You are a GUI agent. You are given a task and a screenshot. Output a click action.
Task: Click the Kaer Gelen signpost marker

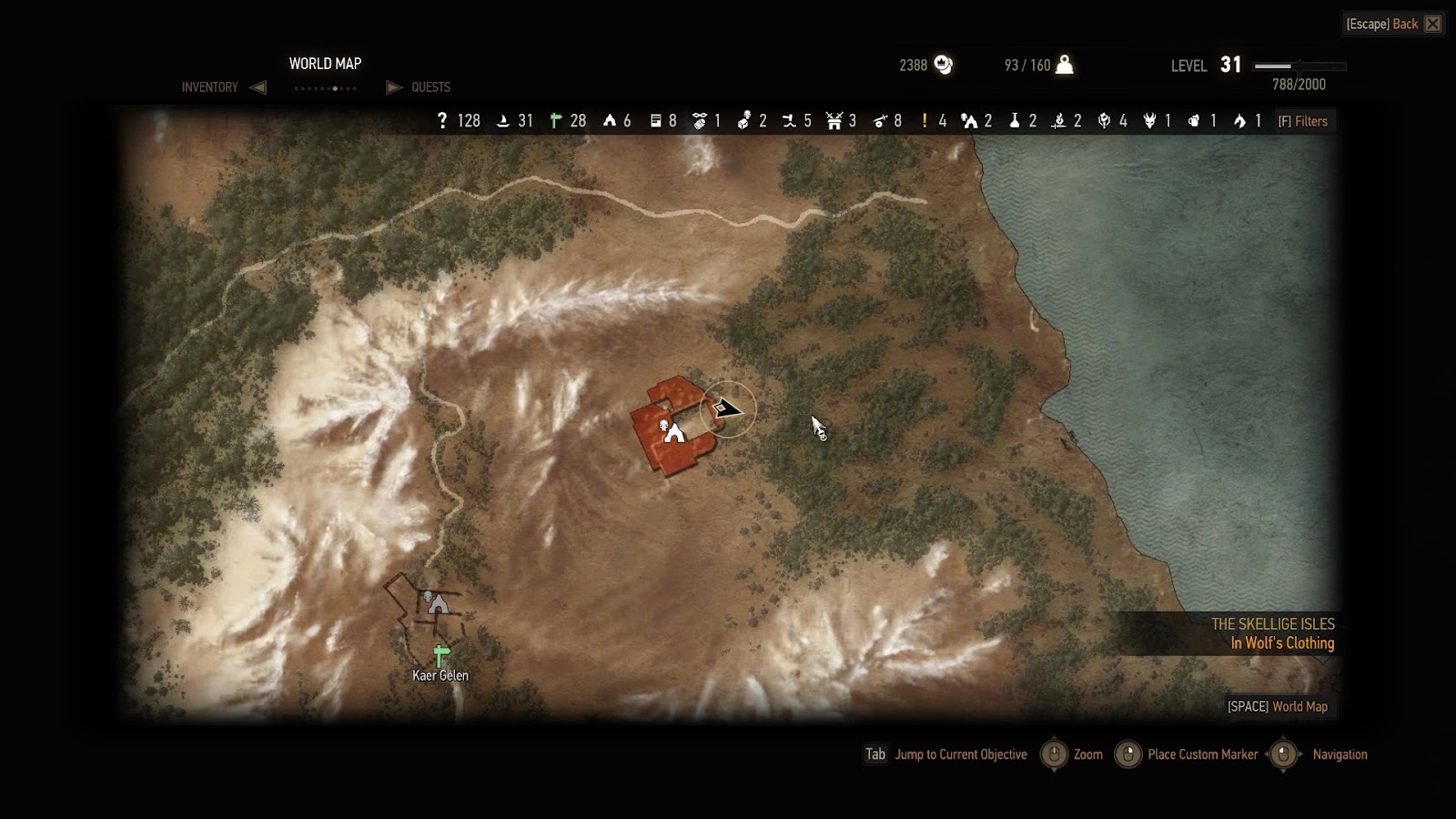pyautogui.click(x=441, y=655)
